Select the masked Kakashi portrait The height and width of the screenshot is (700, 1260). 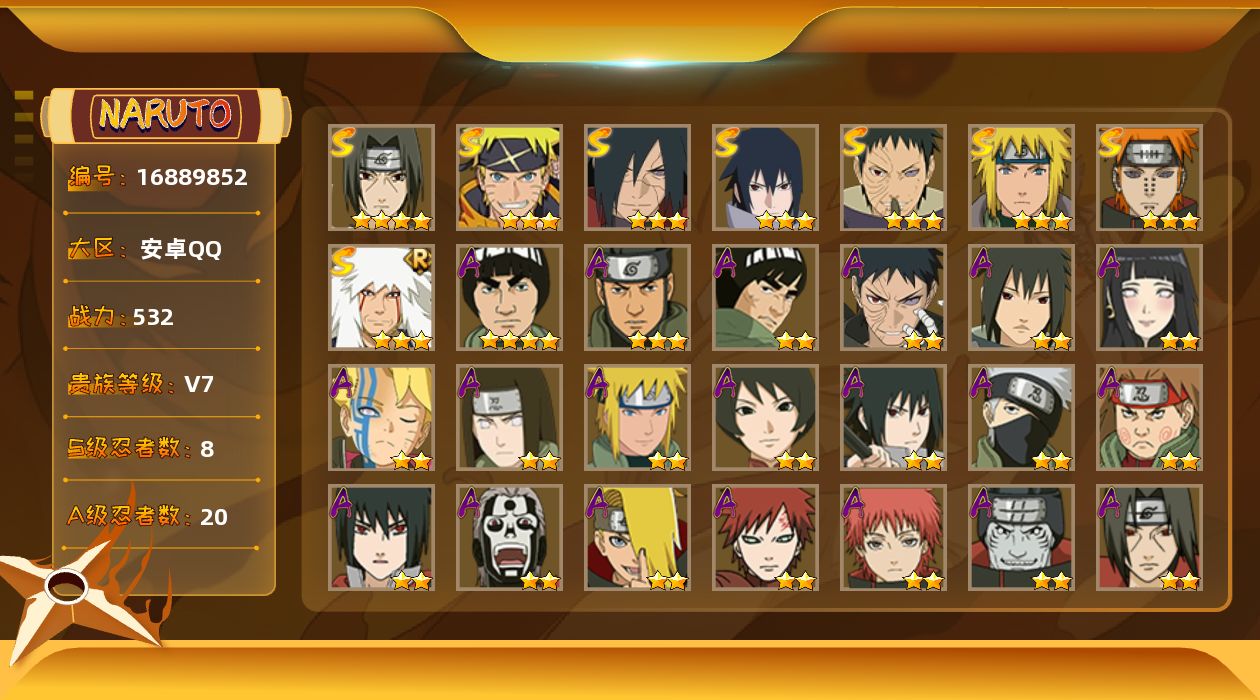click(1021, 418)
